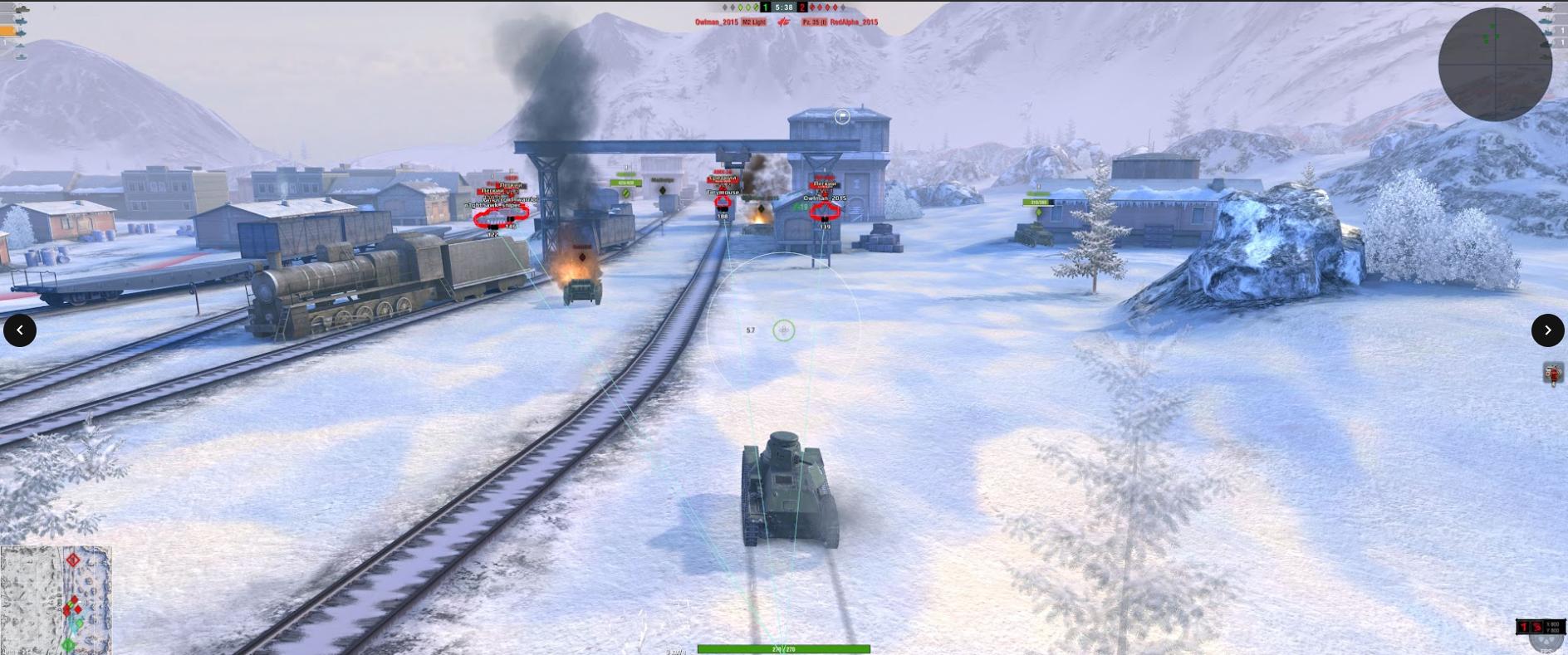
Task: Open the square terrain minimap
Action: pyautogui.click(x=56, y=599)
